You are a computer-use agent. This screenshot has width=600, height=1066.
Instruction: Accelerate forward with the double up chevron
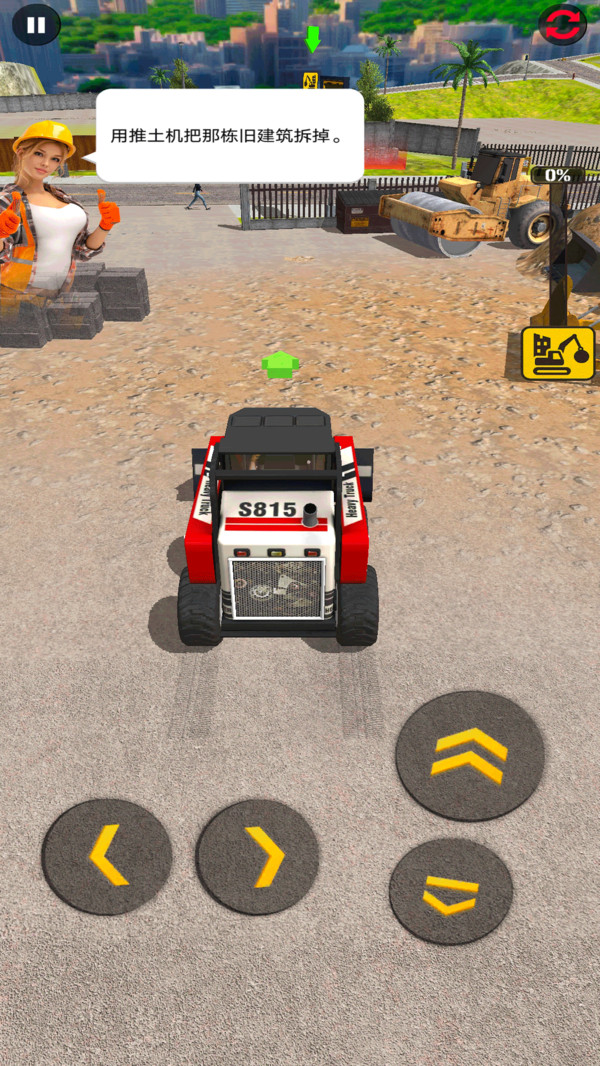pos(470,755)
